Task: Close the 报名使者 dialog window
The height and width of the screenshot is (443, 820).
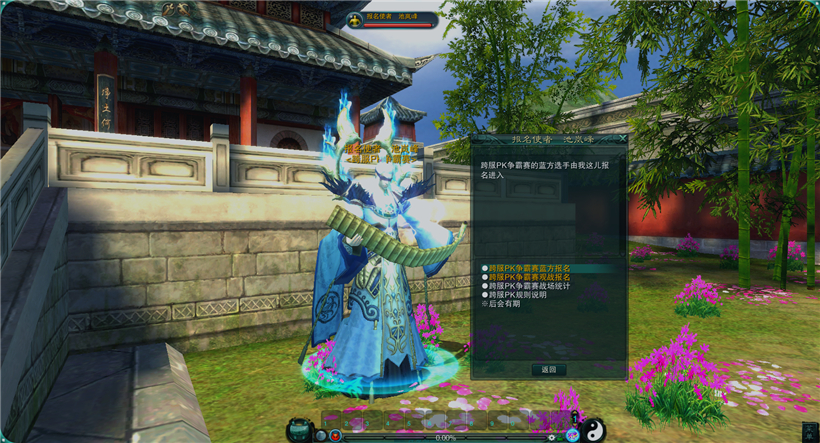Action: click(622, 139)
